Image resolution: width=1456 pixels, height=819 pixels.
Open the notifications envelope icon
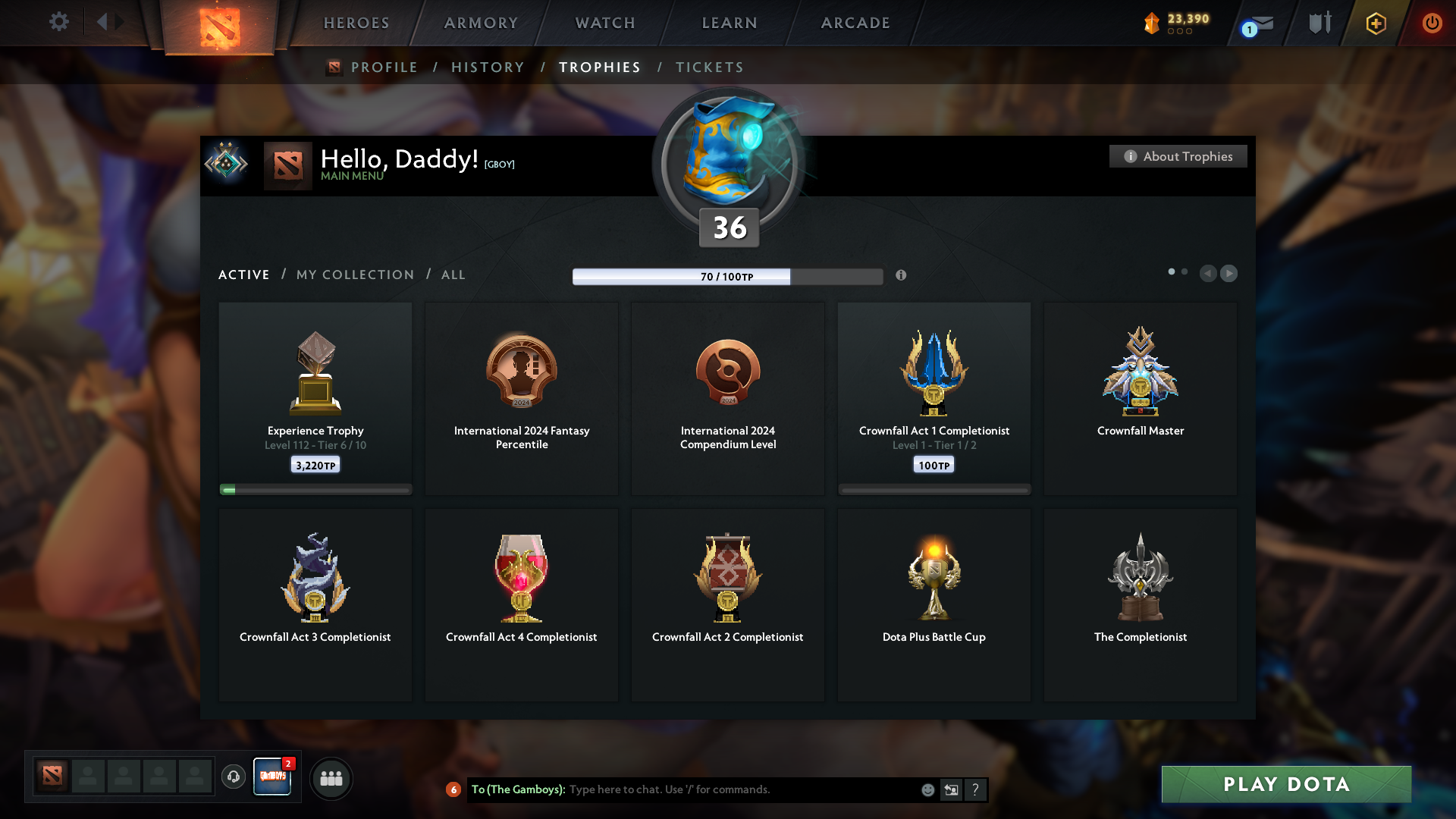click(1253, 24)
